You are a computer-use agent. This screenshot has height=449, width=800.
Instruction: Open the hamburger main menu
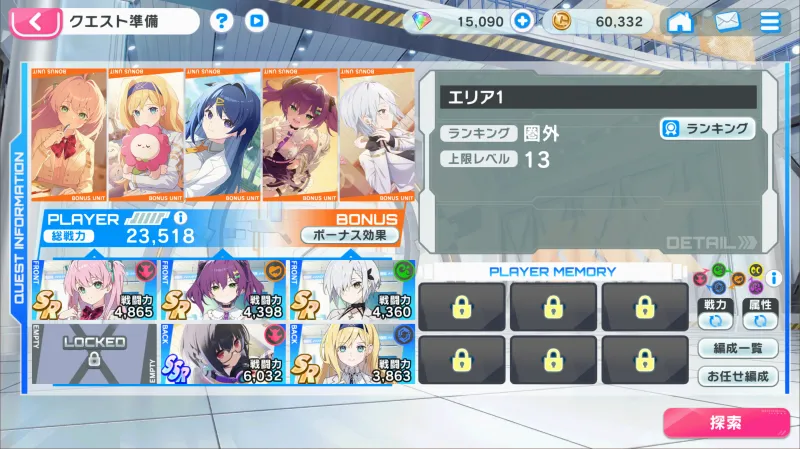(x=771, y=21)
